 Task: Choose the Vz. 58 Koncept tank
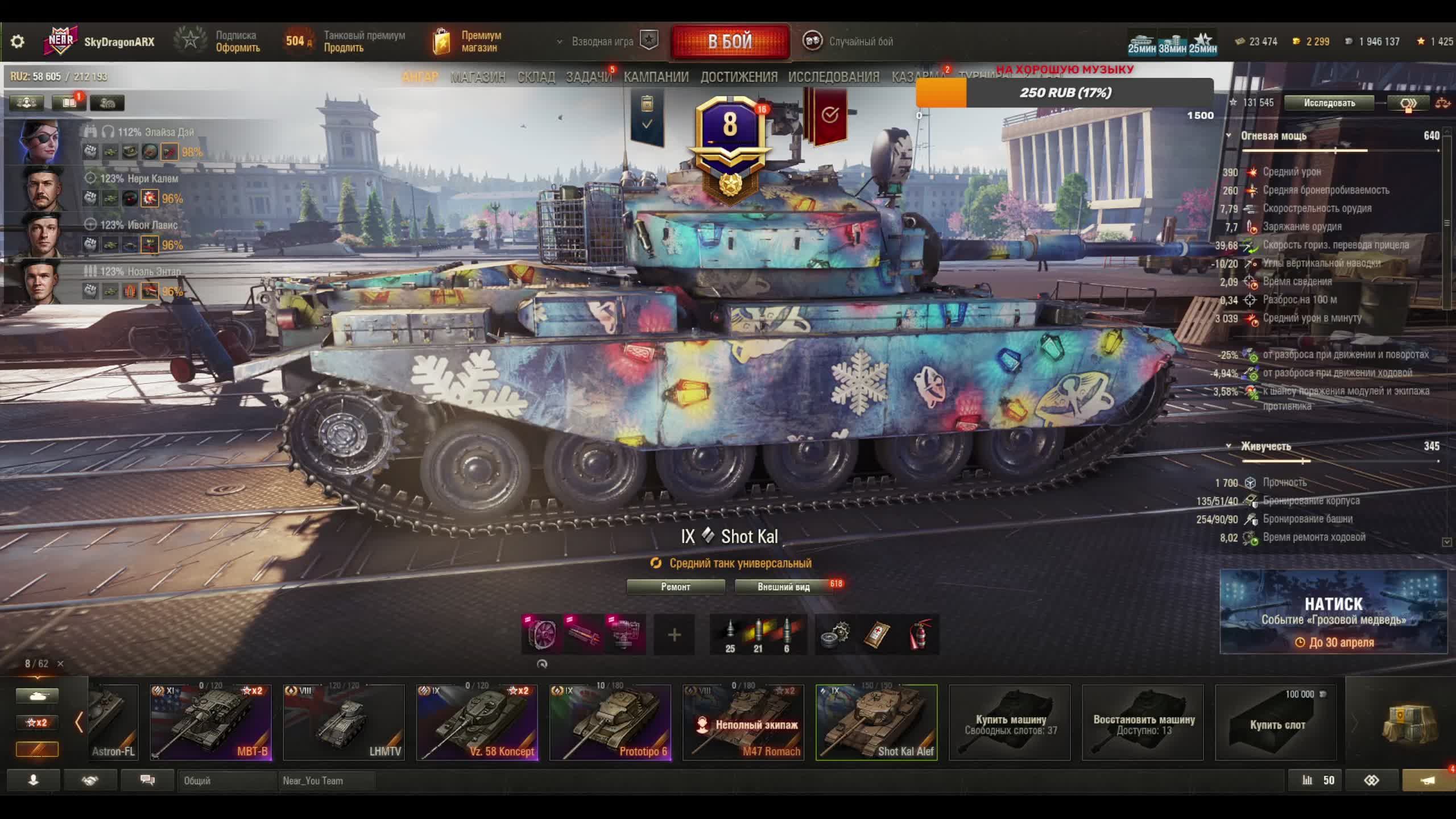point(477,722)
